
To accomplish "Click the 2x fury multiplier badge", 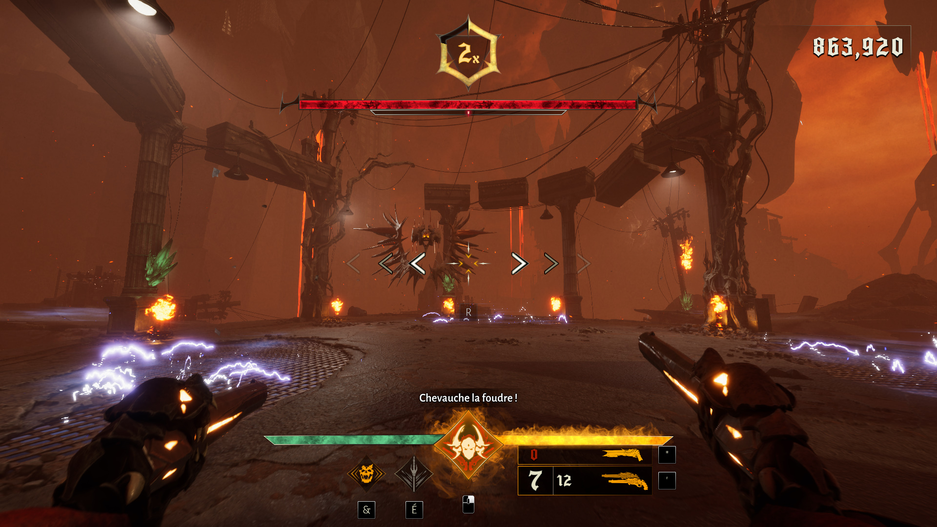I will (467, 53).
